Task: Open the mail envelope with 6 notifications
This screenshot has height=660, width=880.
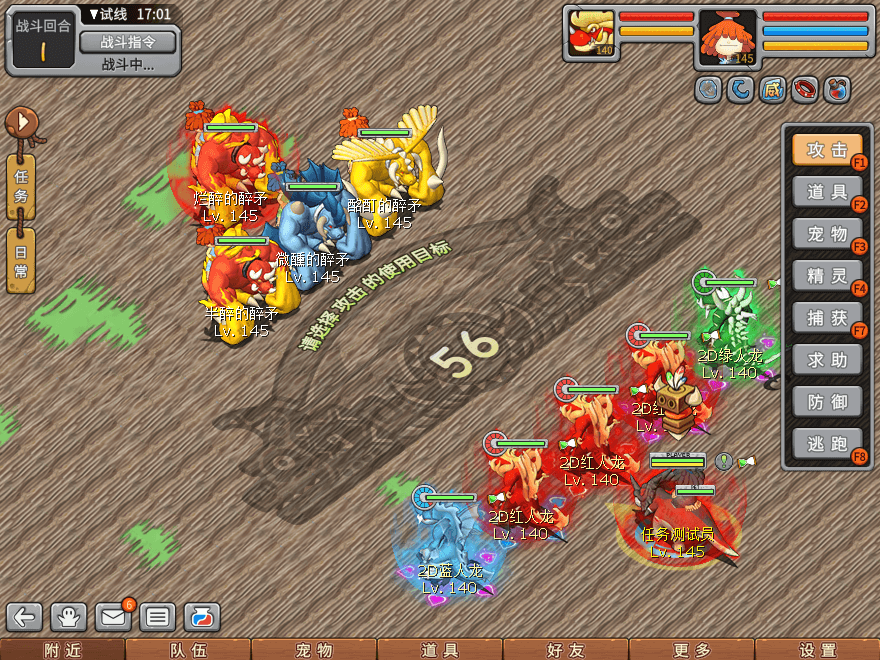Action: pos(114,616)
